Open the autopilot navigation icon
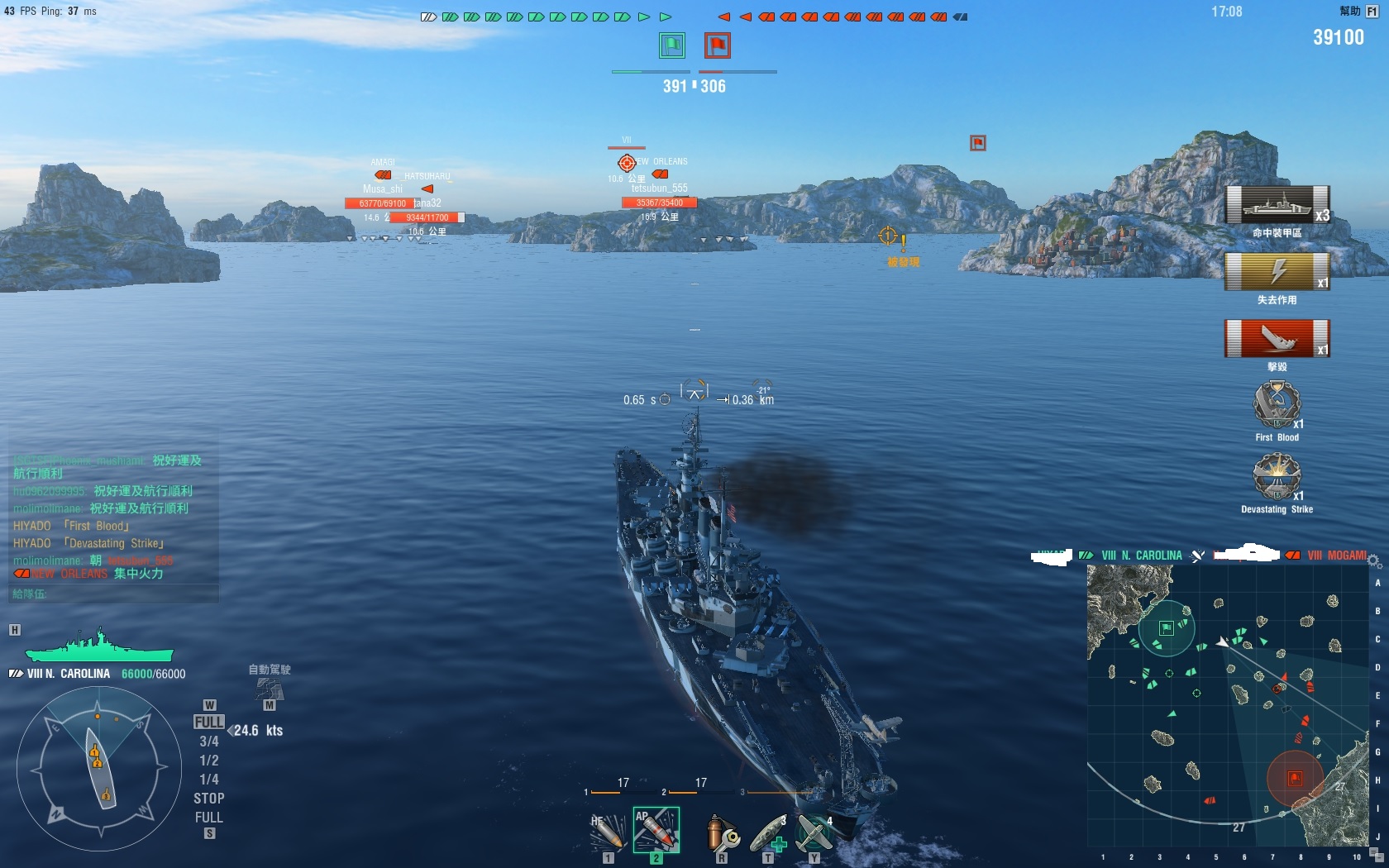This screenshot has width=1389, height=868. click(270, 688)
